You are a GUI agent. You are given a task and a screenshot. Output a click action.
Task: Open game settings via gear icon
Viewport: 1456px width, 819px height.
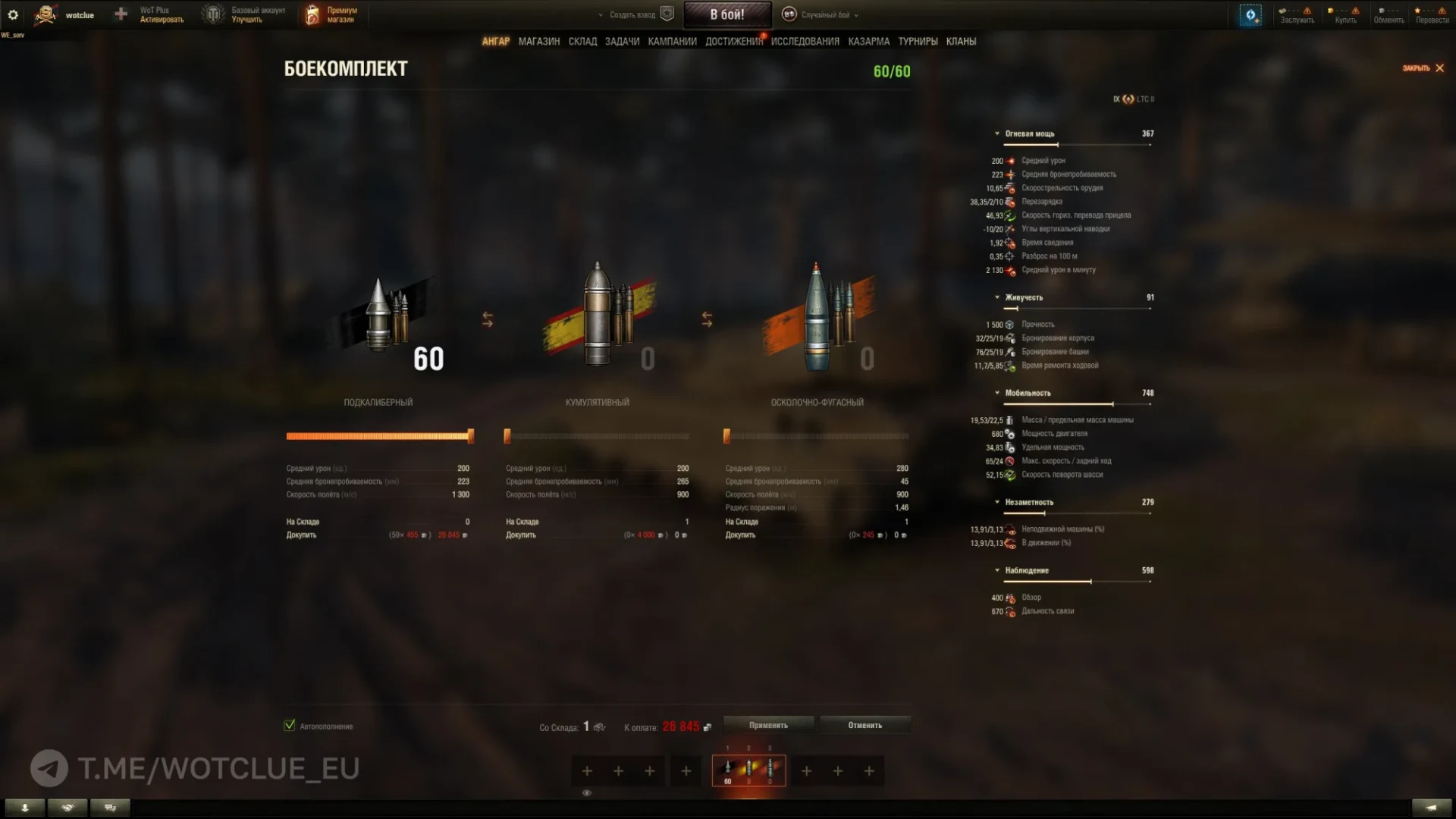[13, 14]
